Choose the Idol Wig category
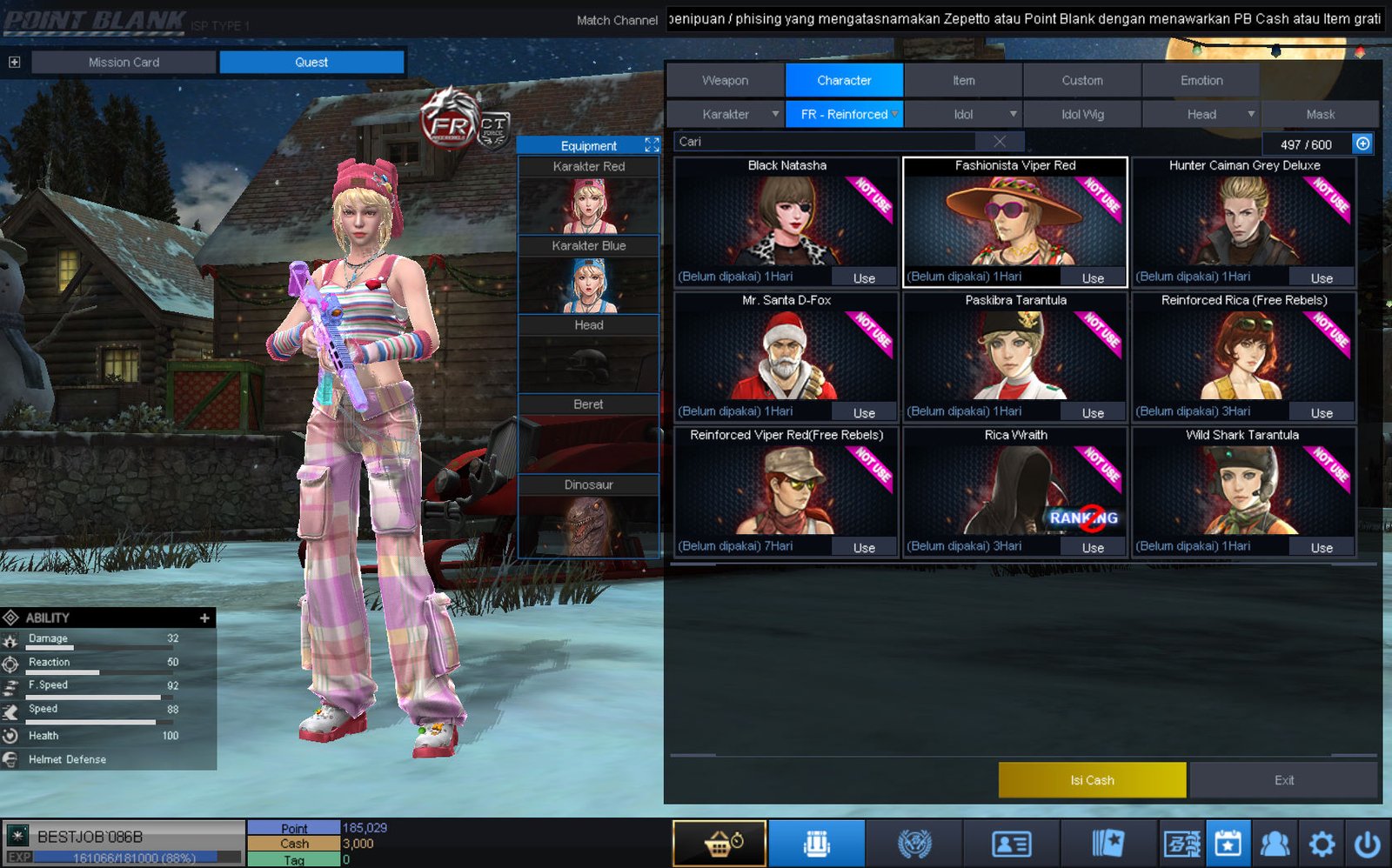The image size is (1392, 868). 1081,114
